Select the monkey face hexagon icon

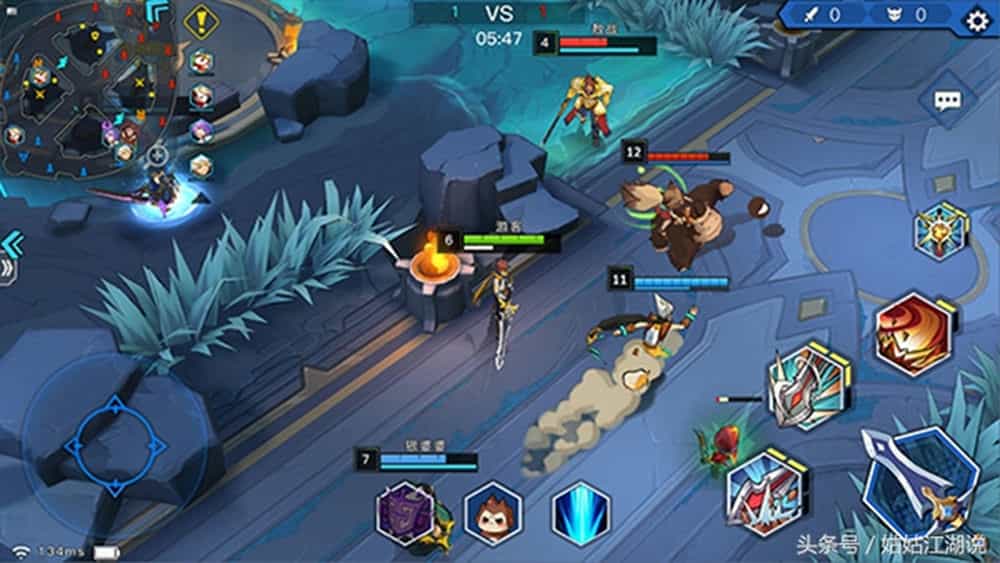[x=494, y=514]
